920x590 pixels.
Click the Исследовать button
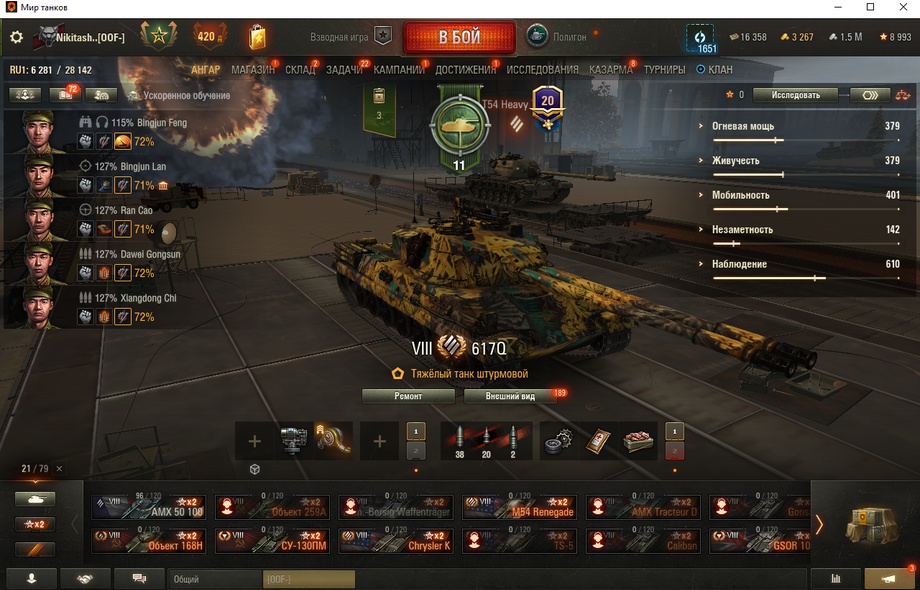795,95
